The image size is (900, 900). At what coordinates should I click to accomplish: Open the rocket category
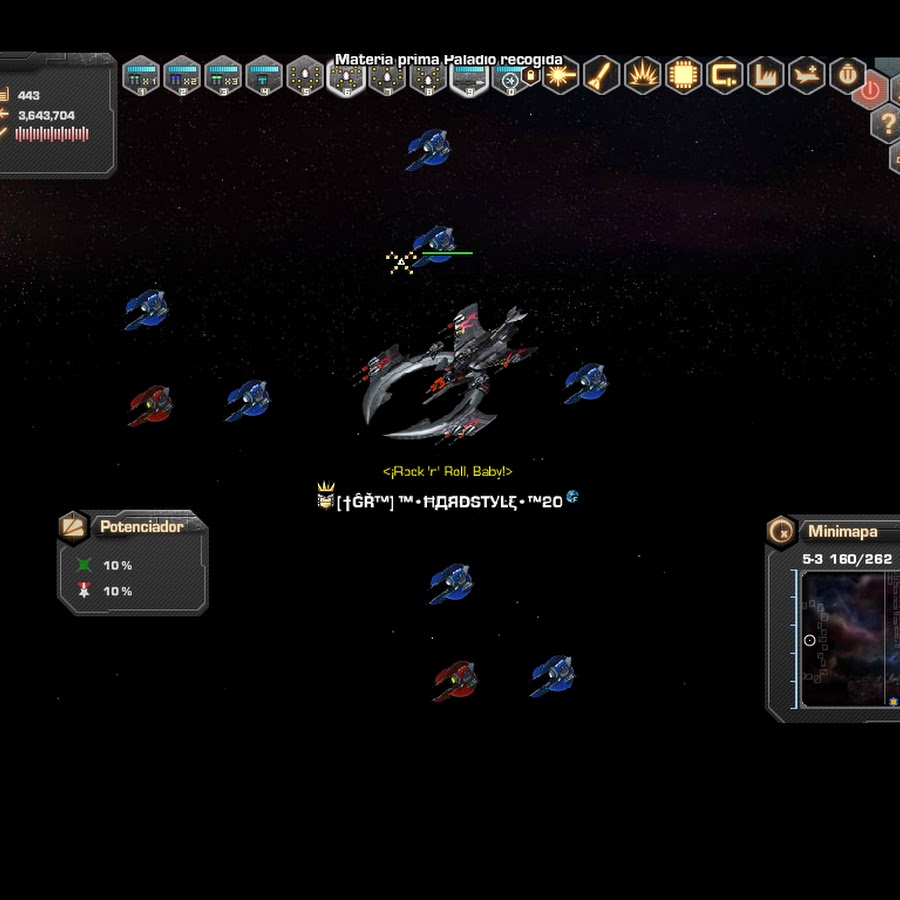click(601, 75)
